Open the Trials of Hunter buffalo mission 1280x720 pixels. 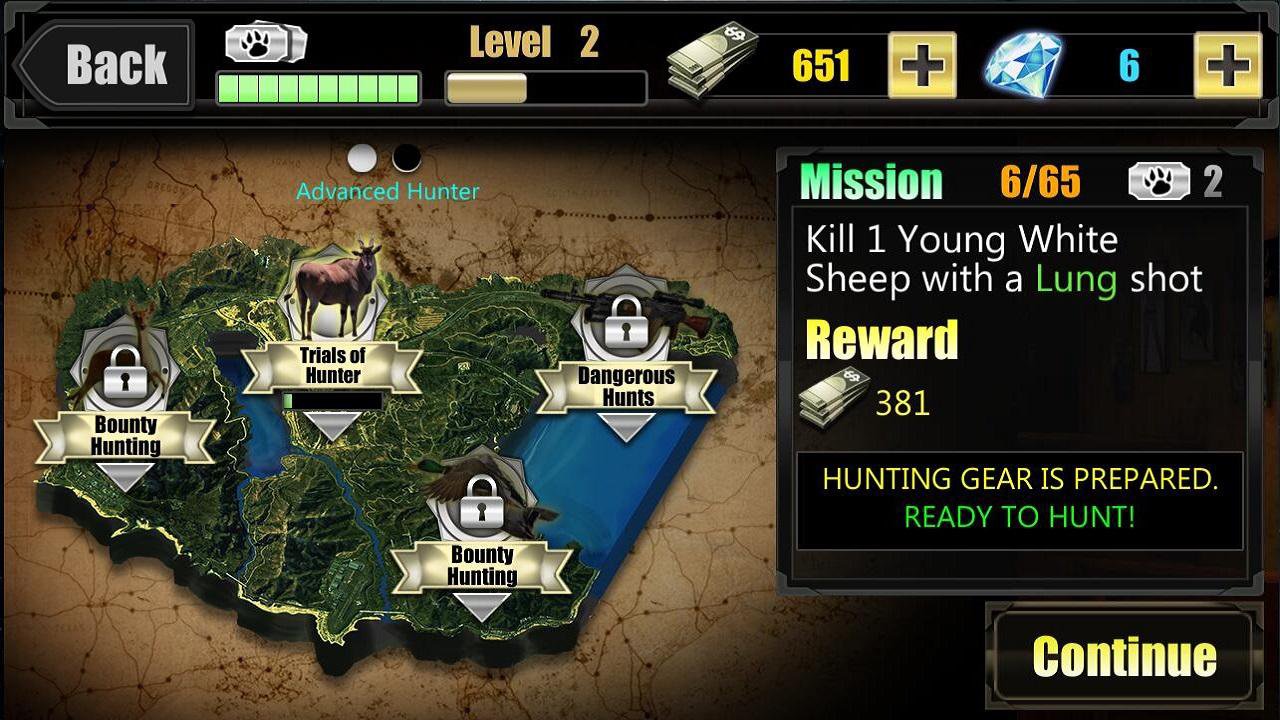pyautogui.click(x=330, y=300)
